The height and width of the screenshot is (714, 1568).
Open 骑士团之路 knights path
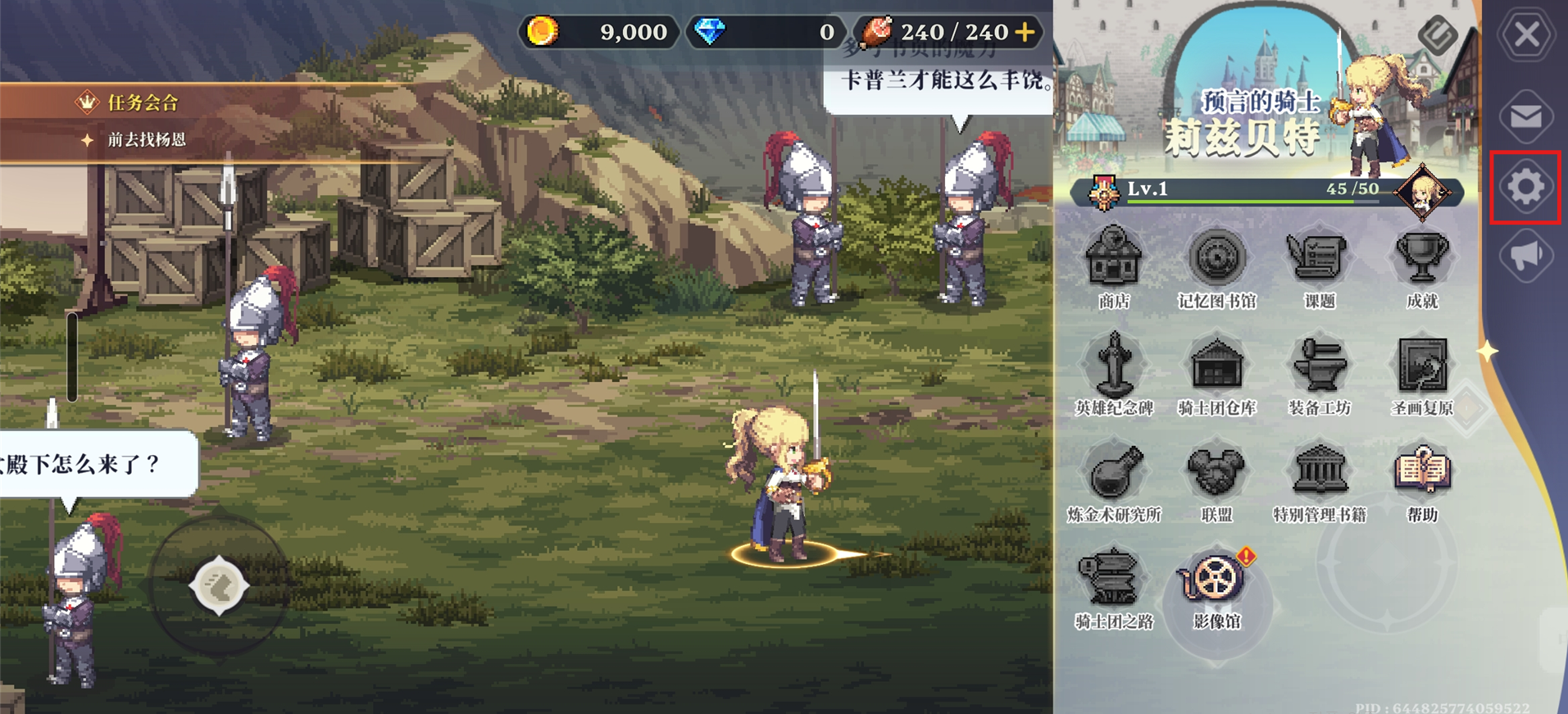click(1113, 580)
